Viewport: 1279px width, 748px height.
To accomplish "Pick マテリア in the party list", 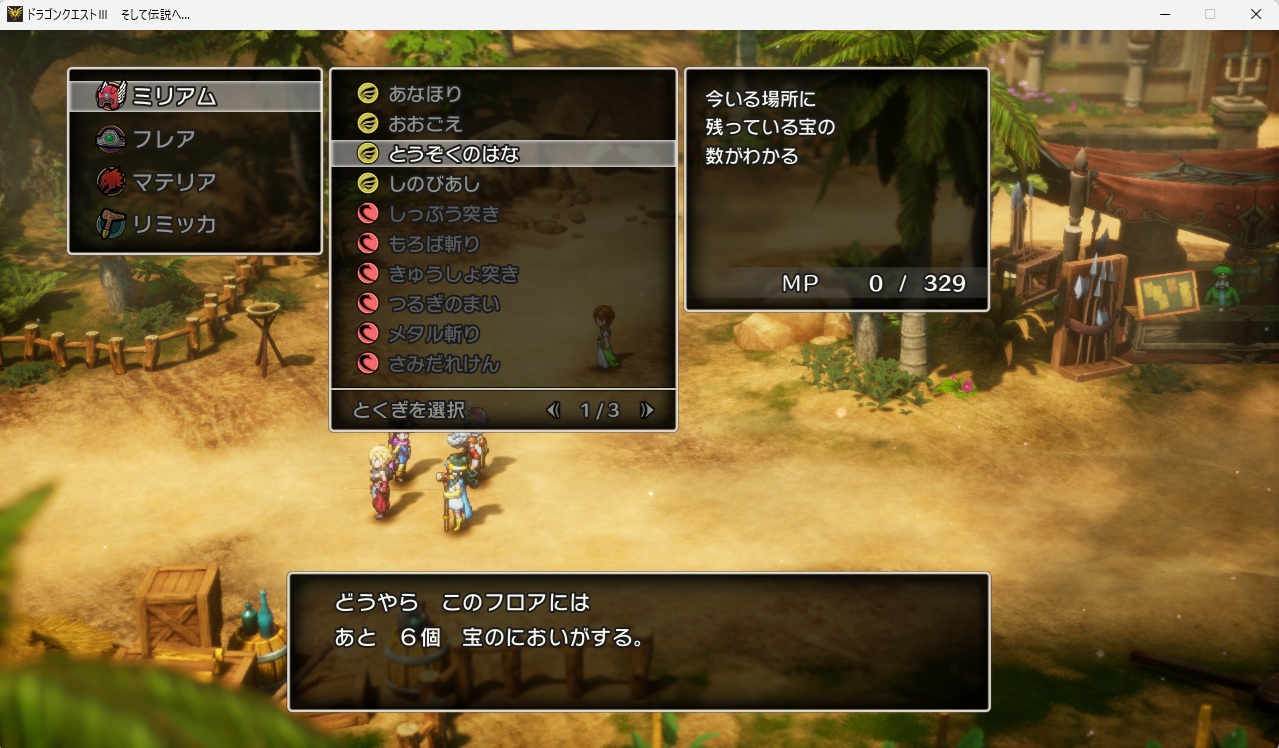I will [175, 182].
